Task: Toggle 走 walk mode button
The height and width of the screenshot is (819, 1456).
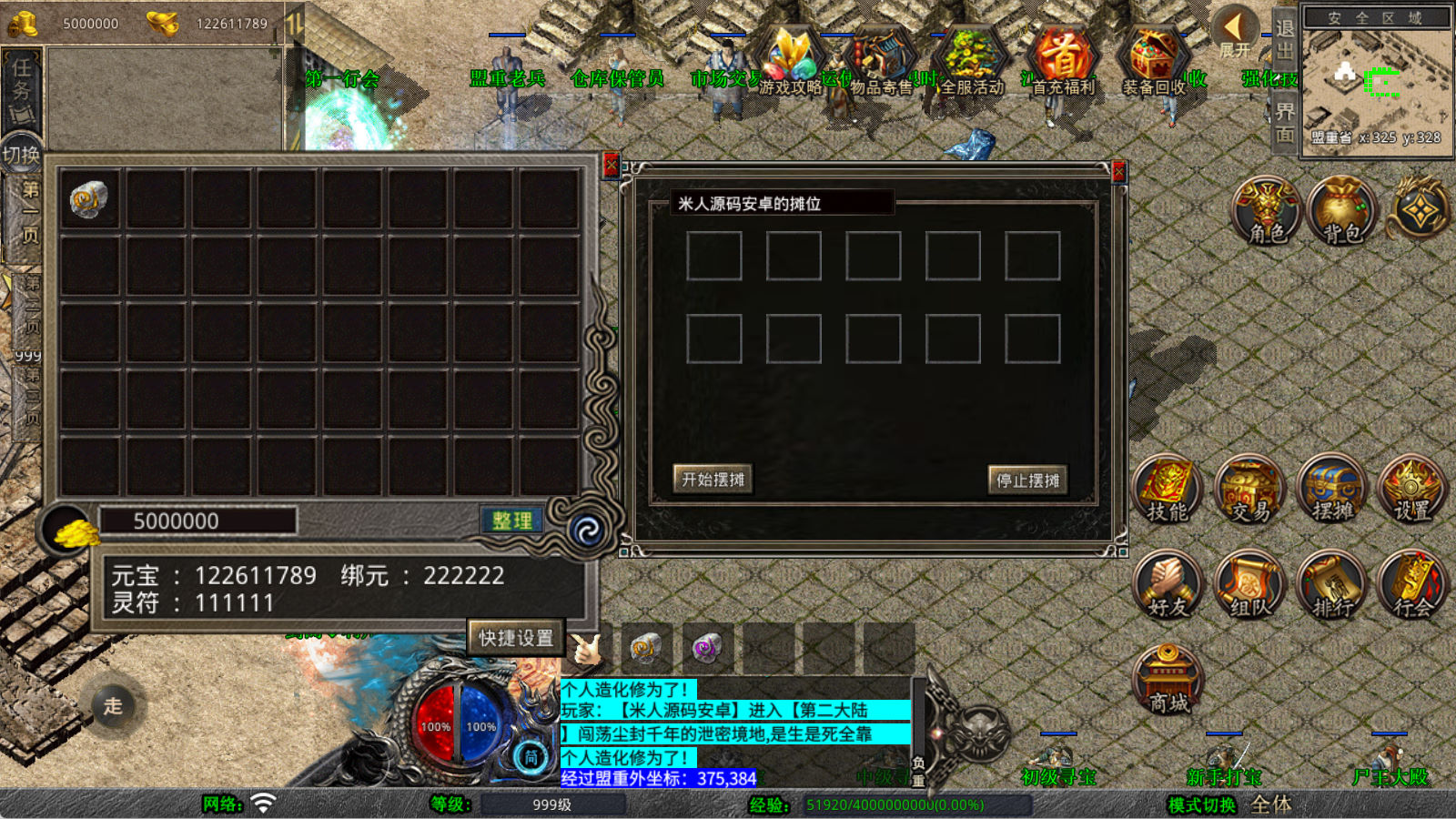Action: tap(113, 705)
